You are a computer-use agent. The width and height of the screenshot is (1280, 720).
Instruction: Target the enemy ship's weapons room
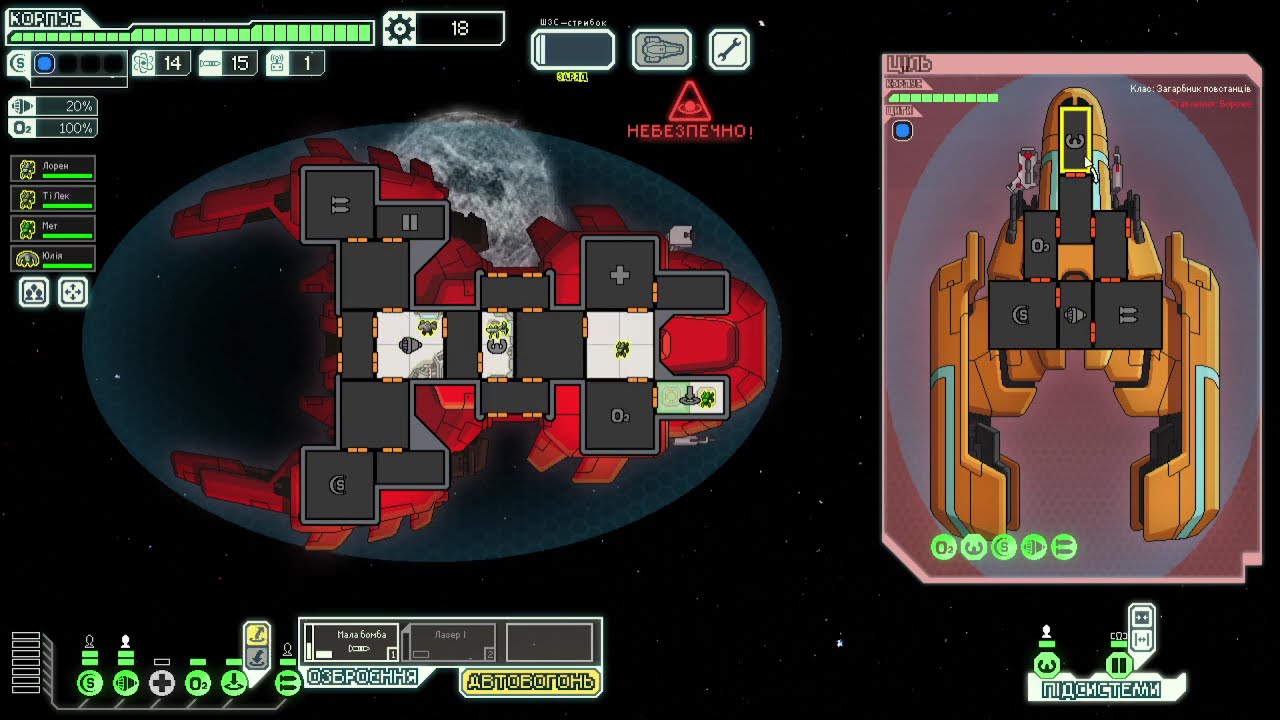pyautogui.click(x=1127, y=315)
